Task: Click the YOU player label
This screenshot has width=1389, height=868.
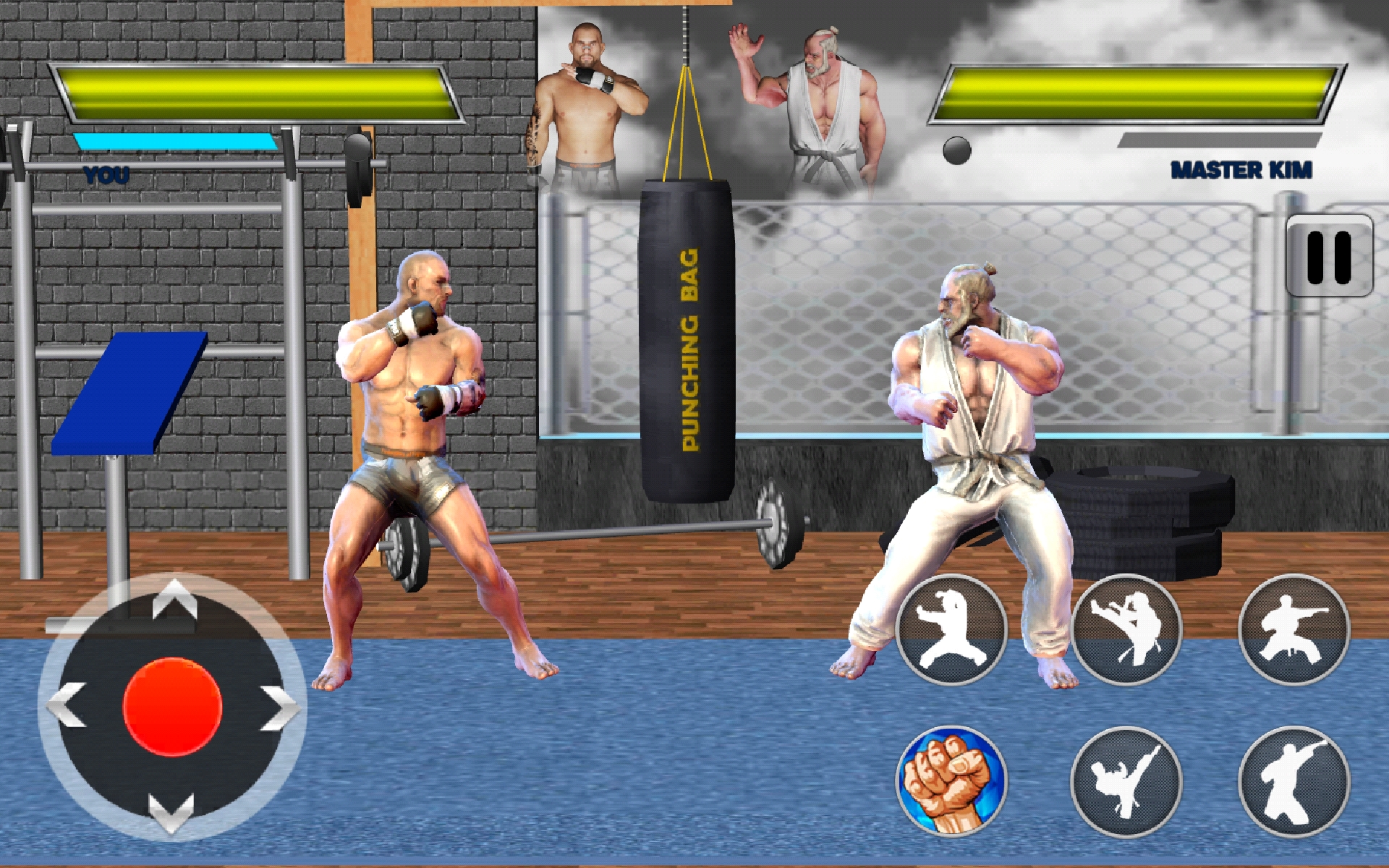Action: click(105, 174)
